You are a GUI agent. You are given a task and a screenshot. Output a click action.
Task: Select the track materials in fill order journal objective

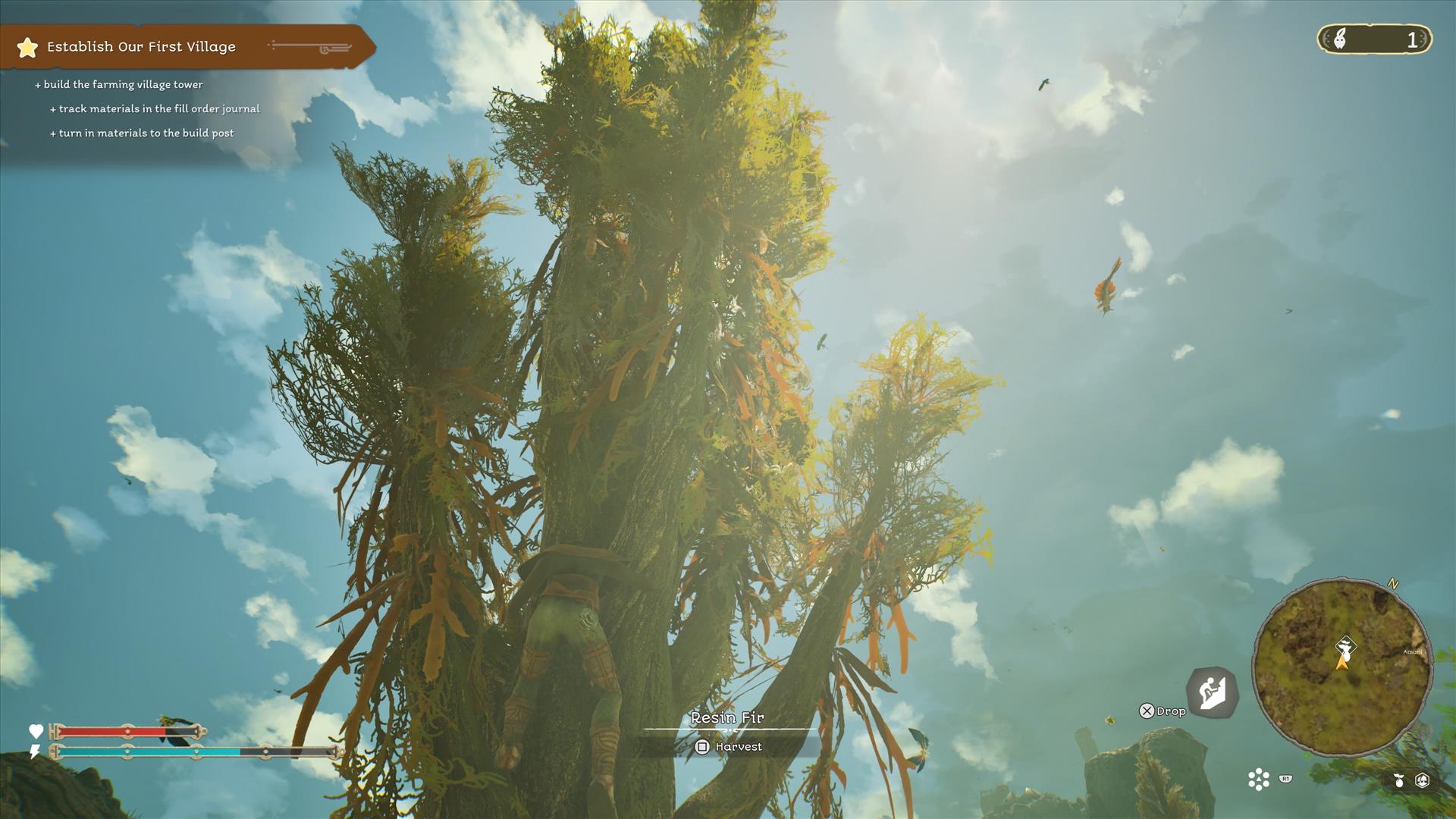point(158,109)
